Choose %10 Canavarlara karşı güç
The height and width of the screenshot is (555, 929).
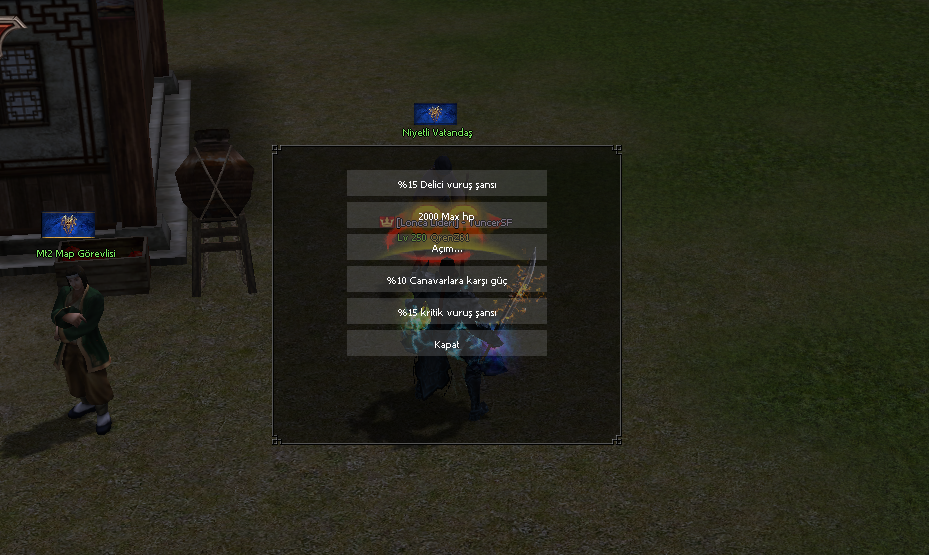446,280
